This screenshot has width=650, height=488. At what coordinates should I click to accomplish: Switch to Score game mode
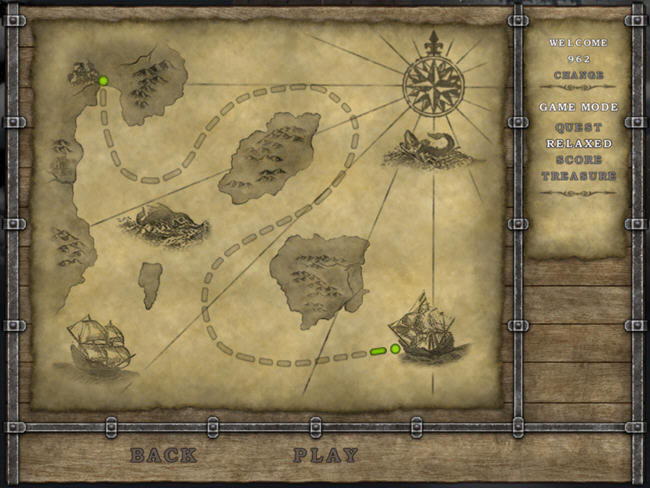(579, 160)
